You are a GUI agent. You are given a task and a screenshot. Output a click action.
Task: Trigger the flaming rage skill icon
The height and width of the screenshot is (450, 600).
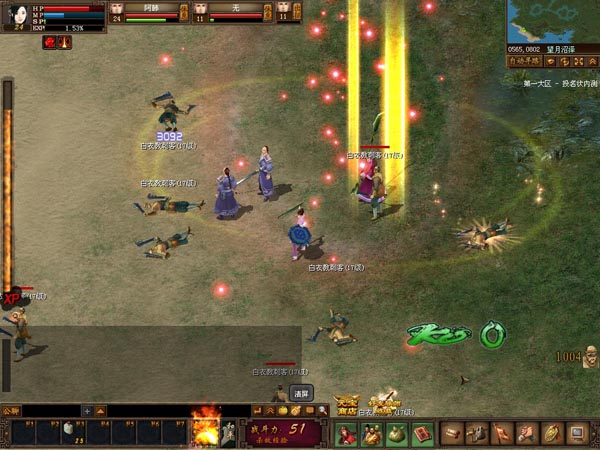click(x=207, y=428)
